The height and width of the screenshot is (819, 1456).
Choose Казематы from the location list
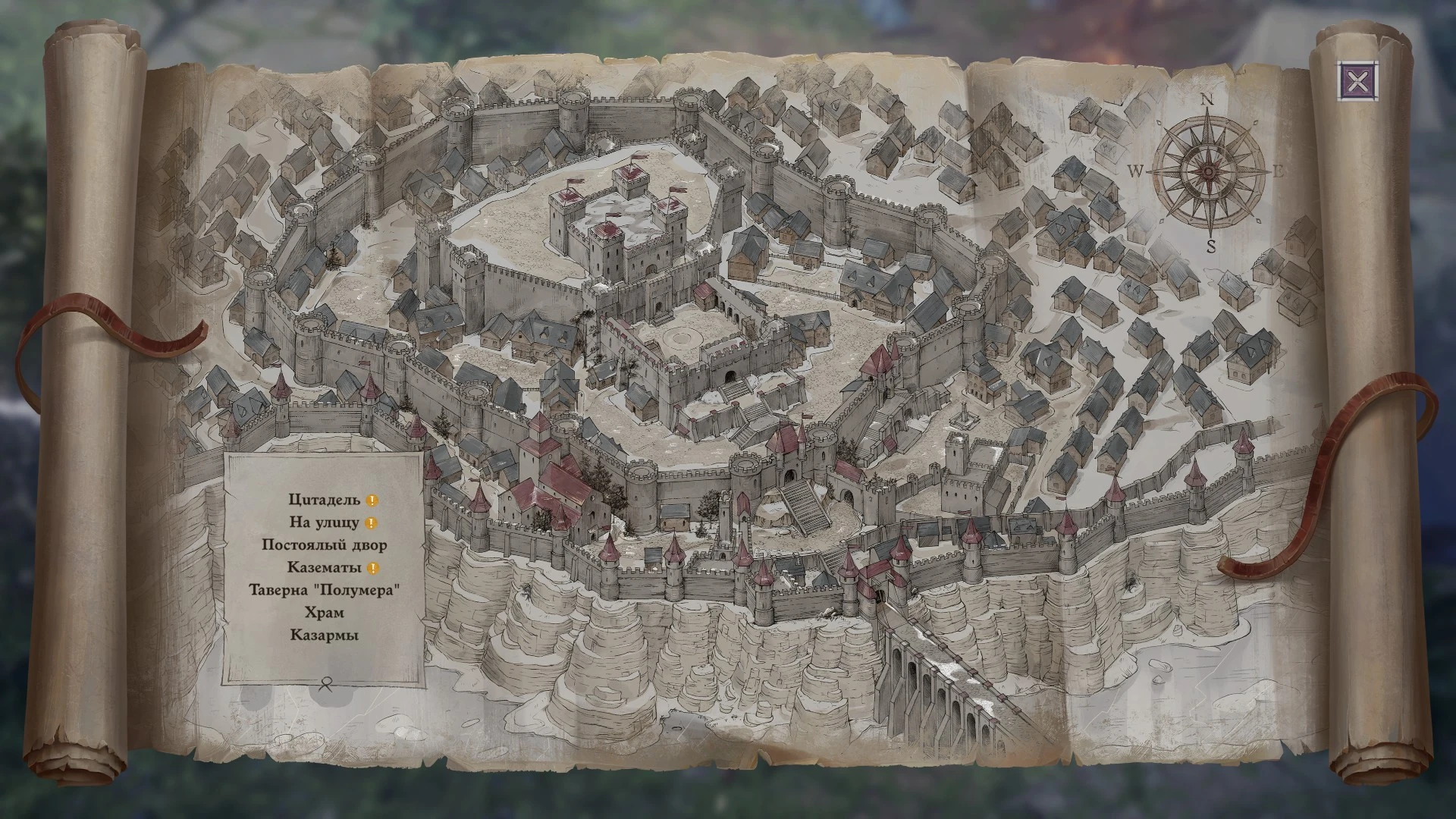pos(324,567)
